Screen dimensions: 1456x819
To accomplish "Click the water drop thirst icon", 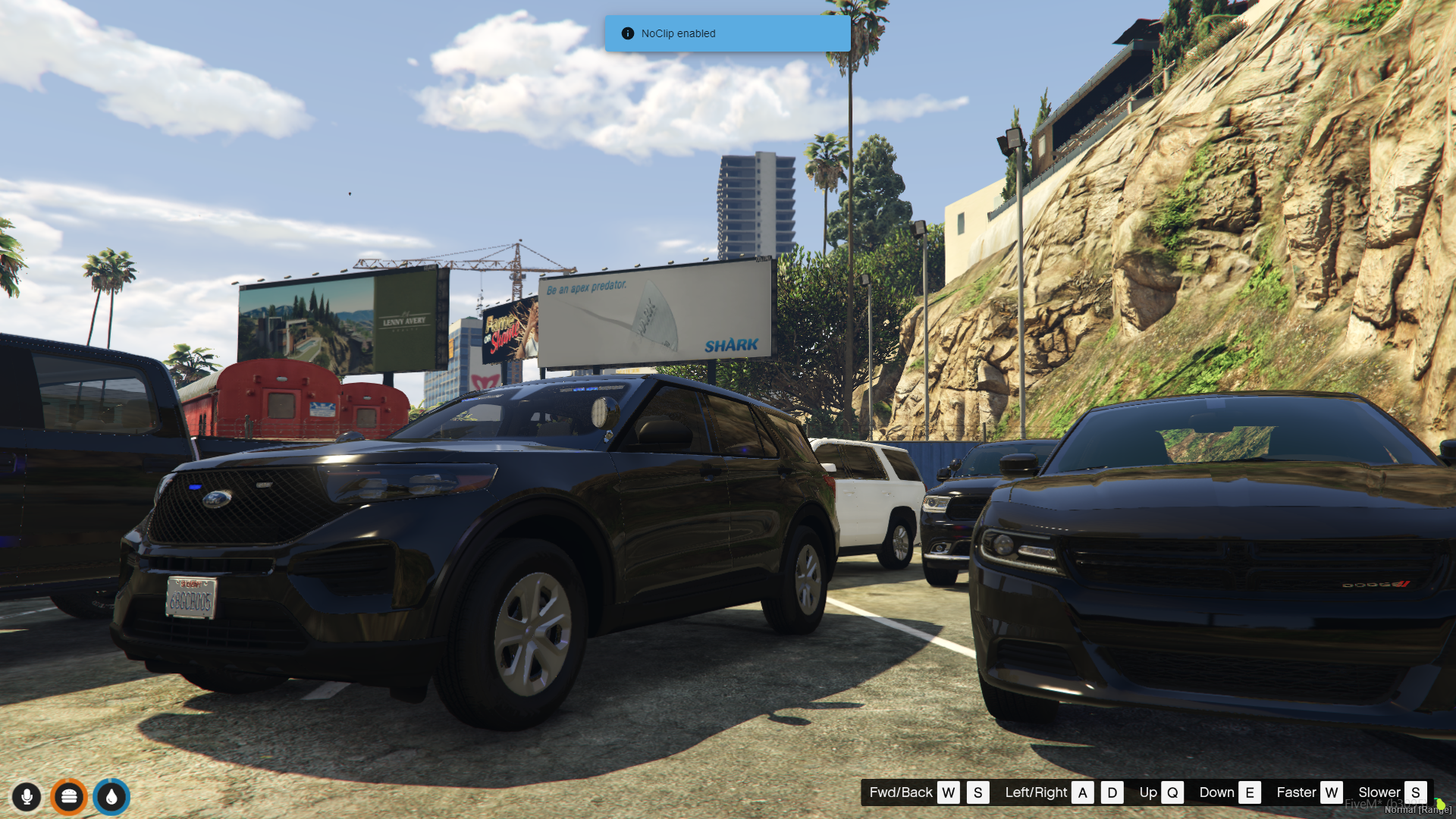I will tap(111, 797).
